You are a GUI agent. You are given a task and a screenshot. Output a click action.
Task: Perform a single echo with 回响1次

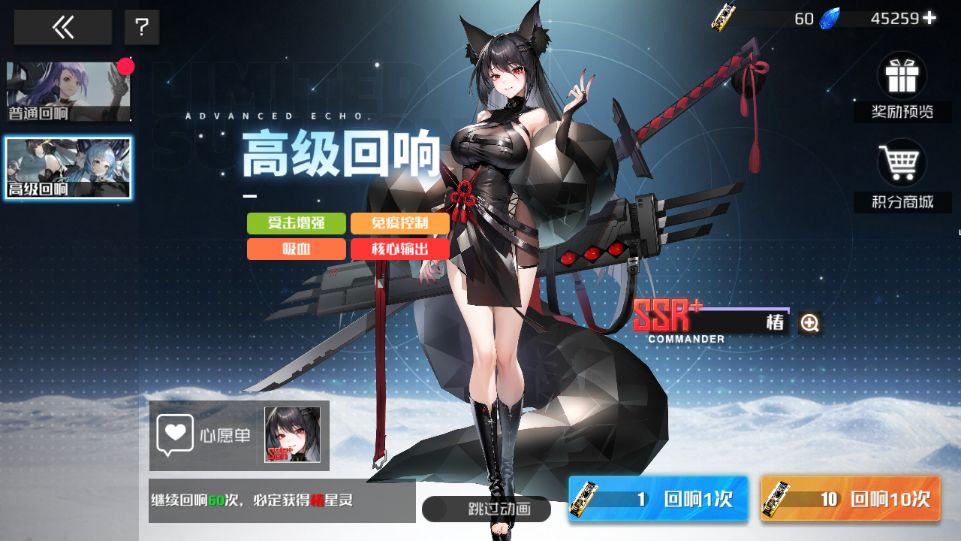coord(657,499)
